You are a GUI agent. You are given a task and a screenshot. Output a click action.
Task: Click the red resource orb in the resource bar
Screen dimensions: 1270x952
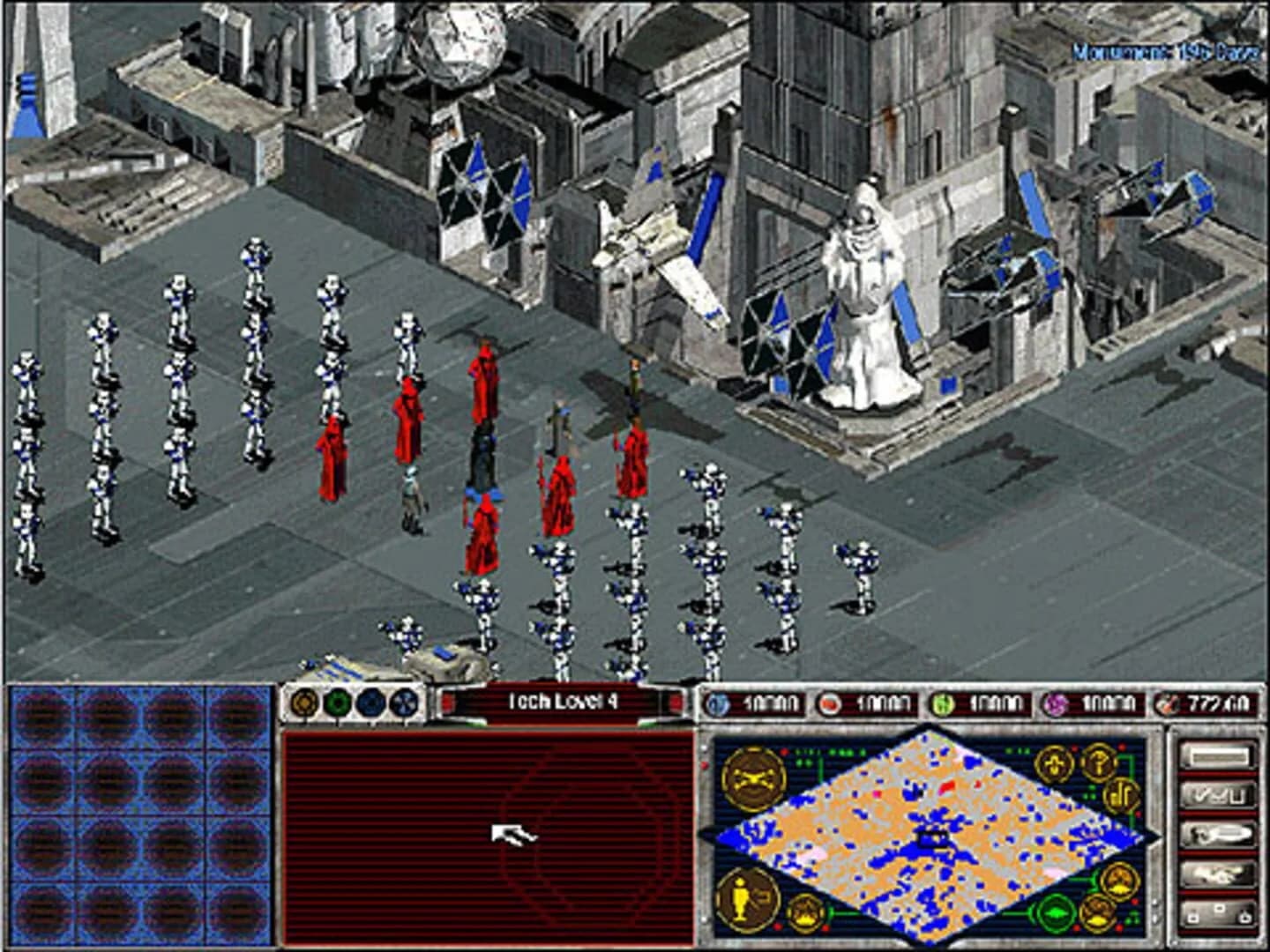point(828,702)
